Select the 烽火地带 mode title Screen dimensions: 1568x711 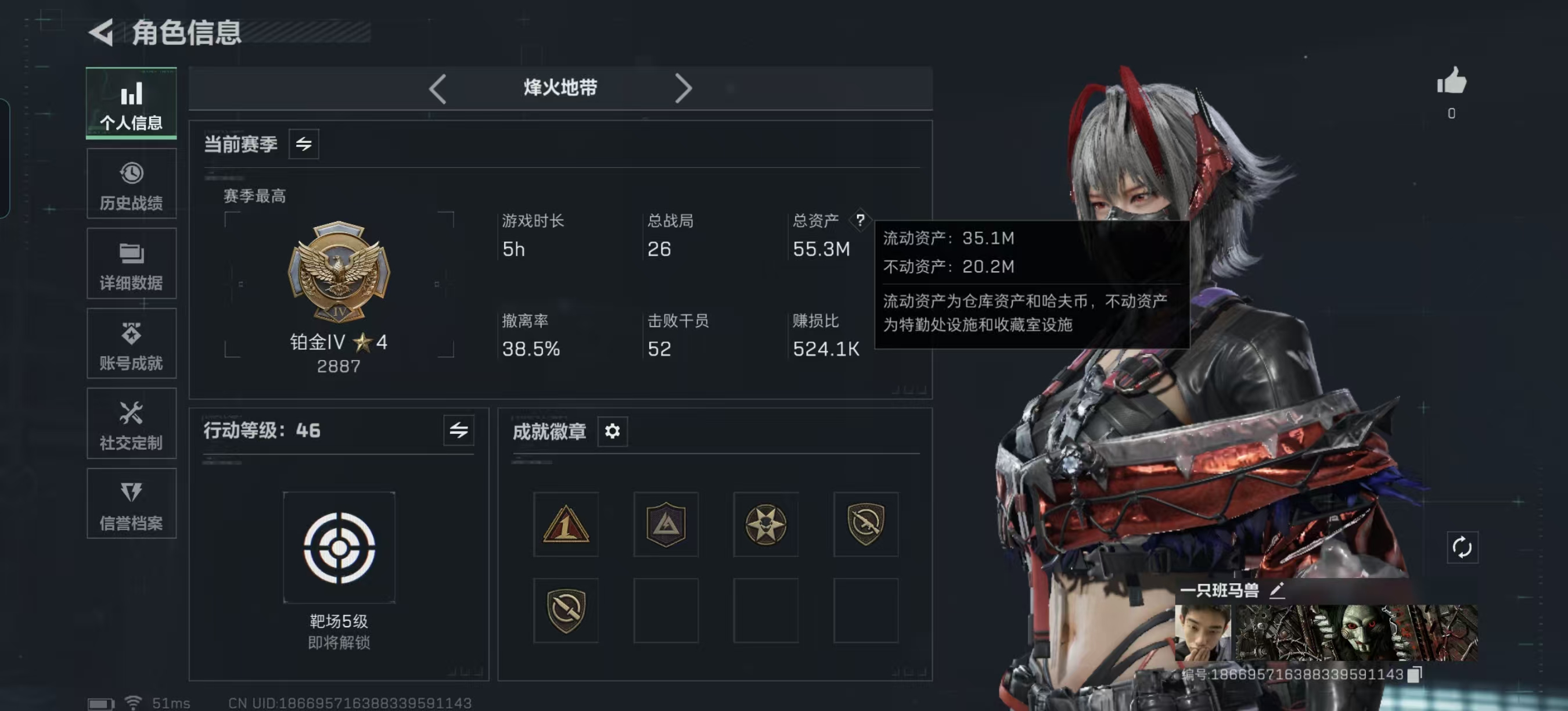pyautogui.click(x=558, y=88)
